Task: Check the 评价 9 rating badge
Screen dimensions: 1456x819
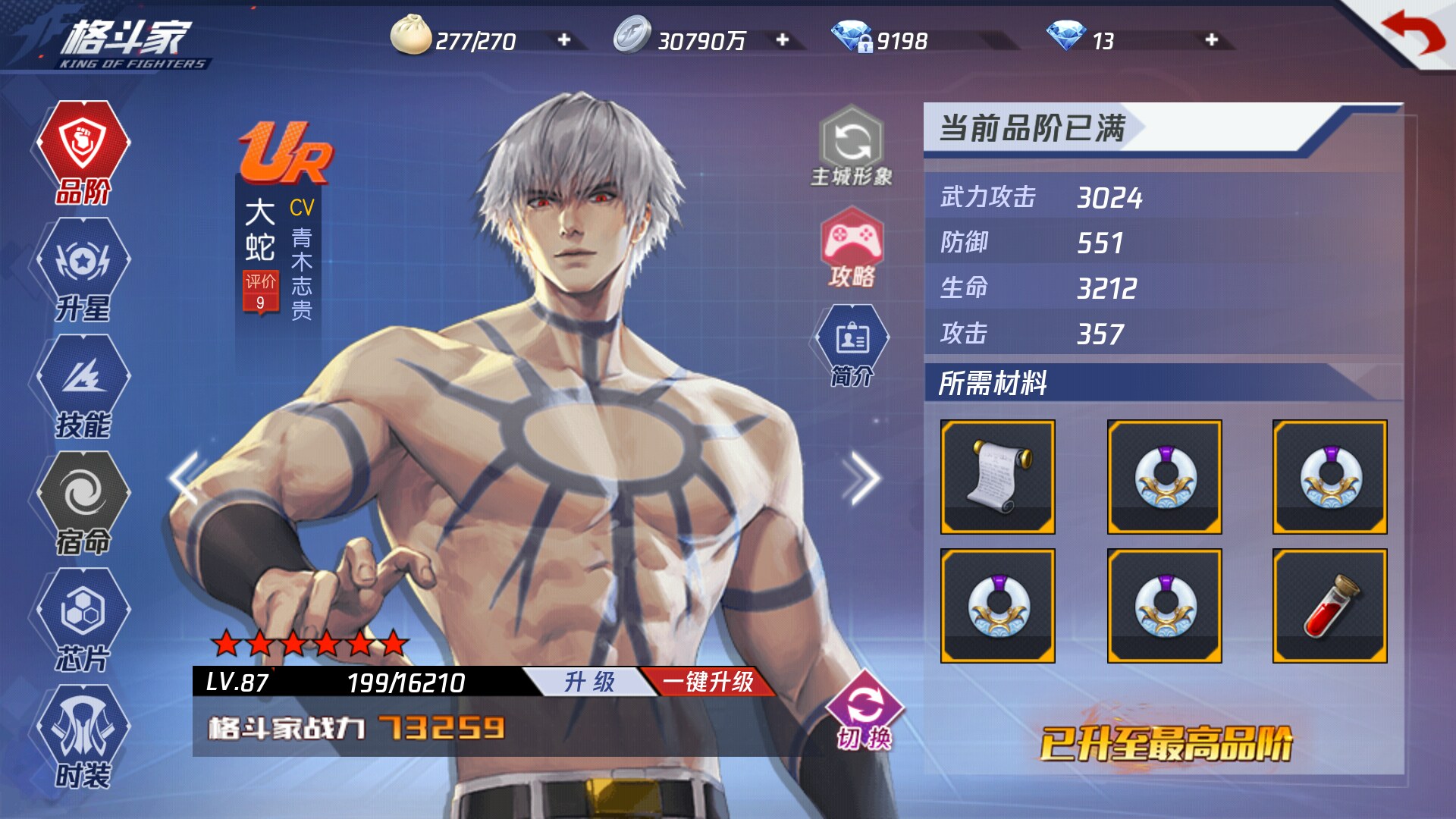Action: pyautogui.click(x=259, y=292)
